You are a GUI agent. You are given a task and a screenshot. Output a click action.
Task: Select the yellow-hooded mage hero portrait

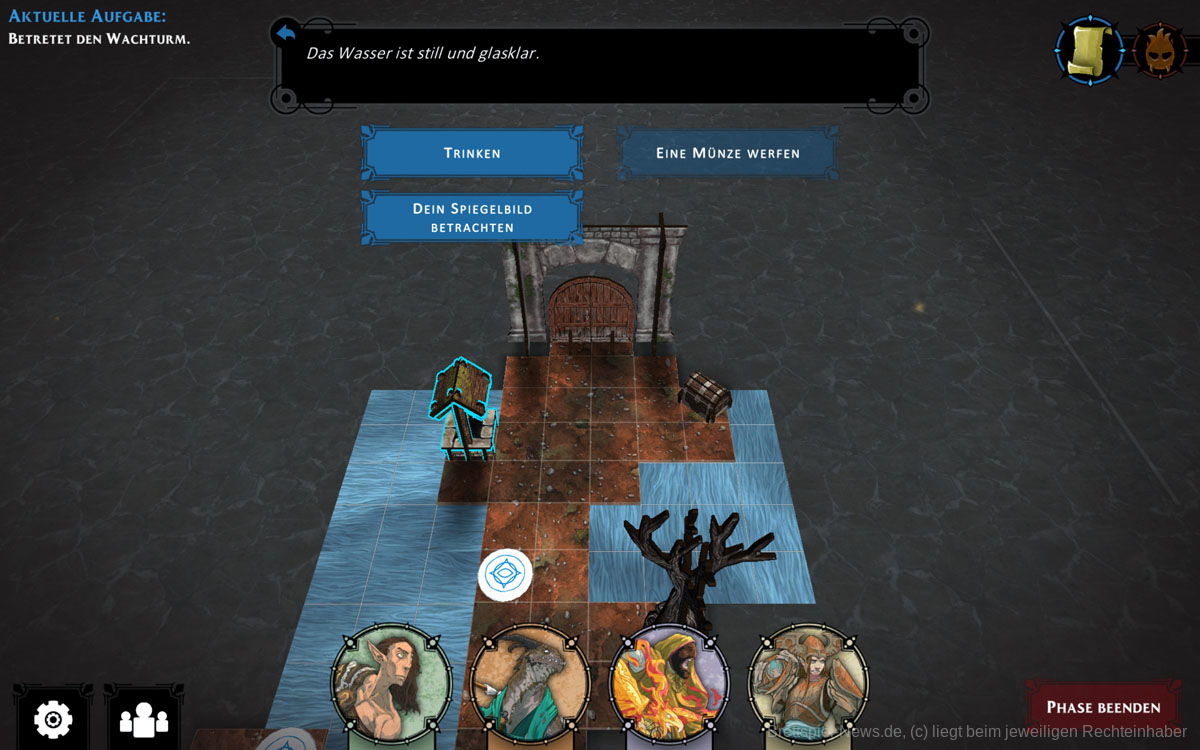pos(669,684)
